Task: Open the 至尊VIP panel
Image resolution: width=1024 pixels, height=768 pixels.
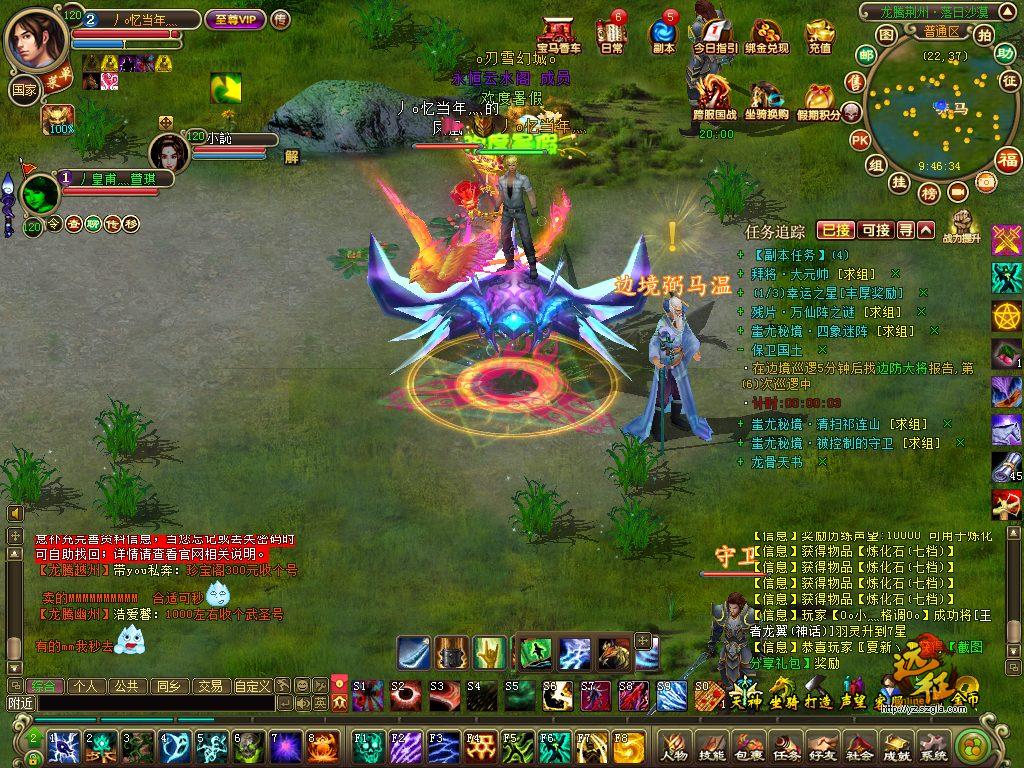Action: [x=235, y=19]
